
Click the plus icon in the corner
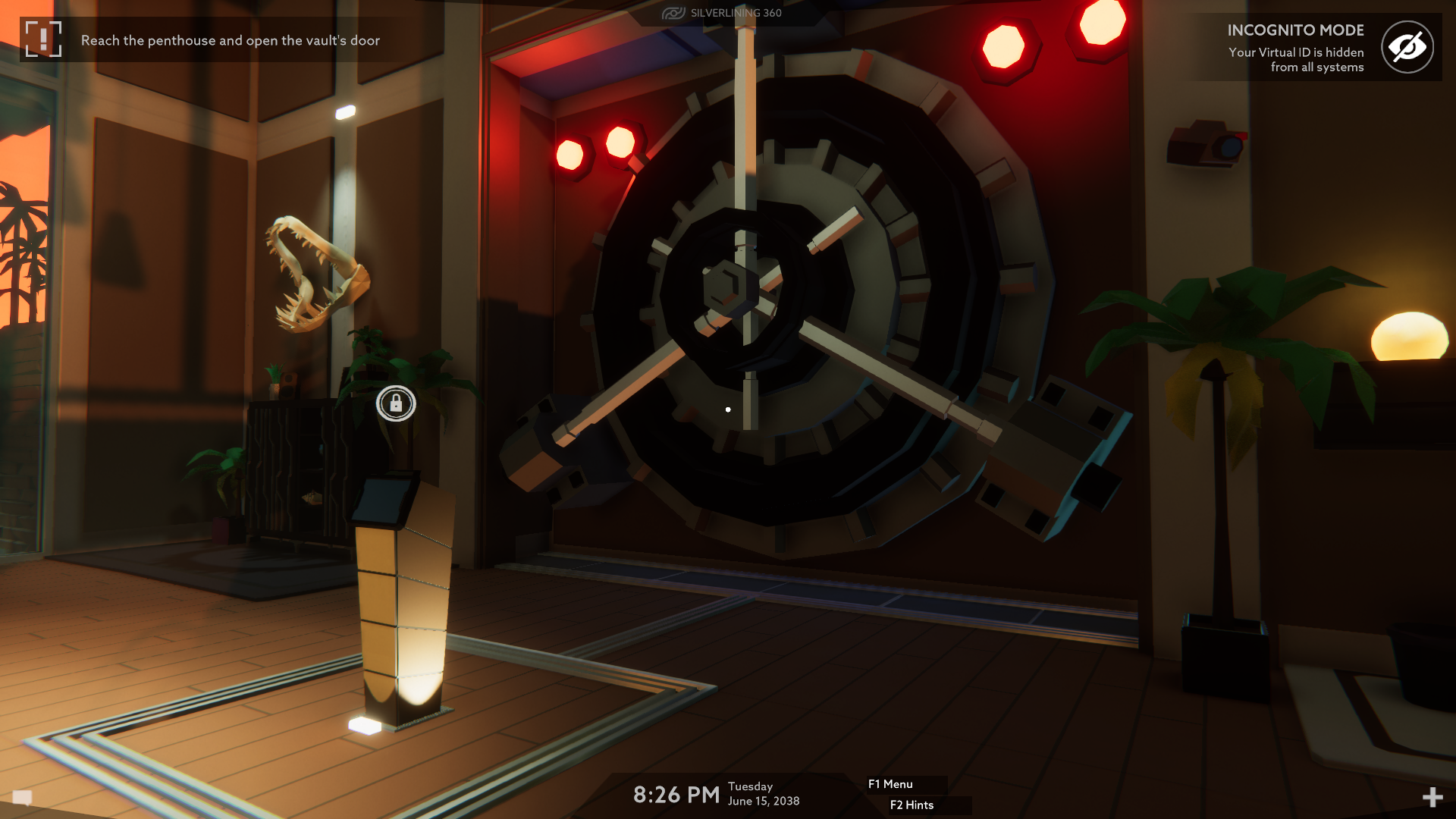(1432, 797)
